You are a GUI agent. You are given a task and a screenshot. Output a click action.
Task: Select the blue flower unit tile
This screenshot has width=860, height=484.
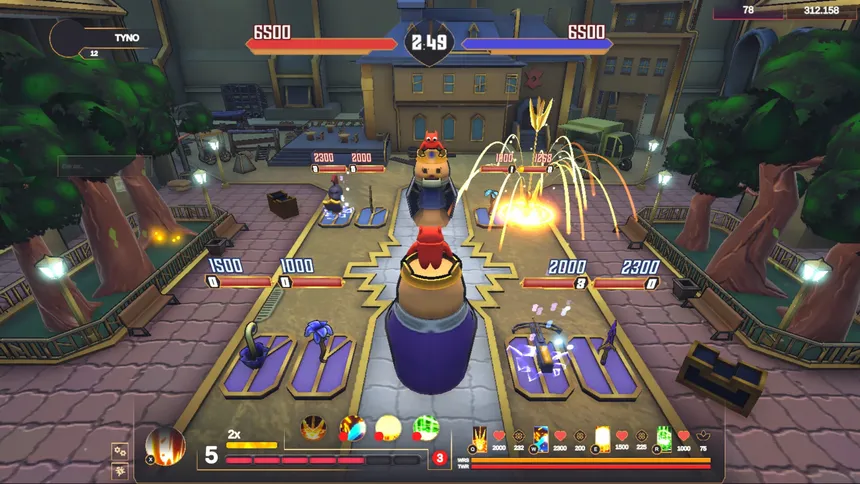tap(322, 361)
